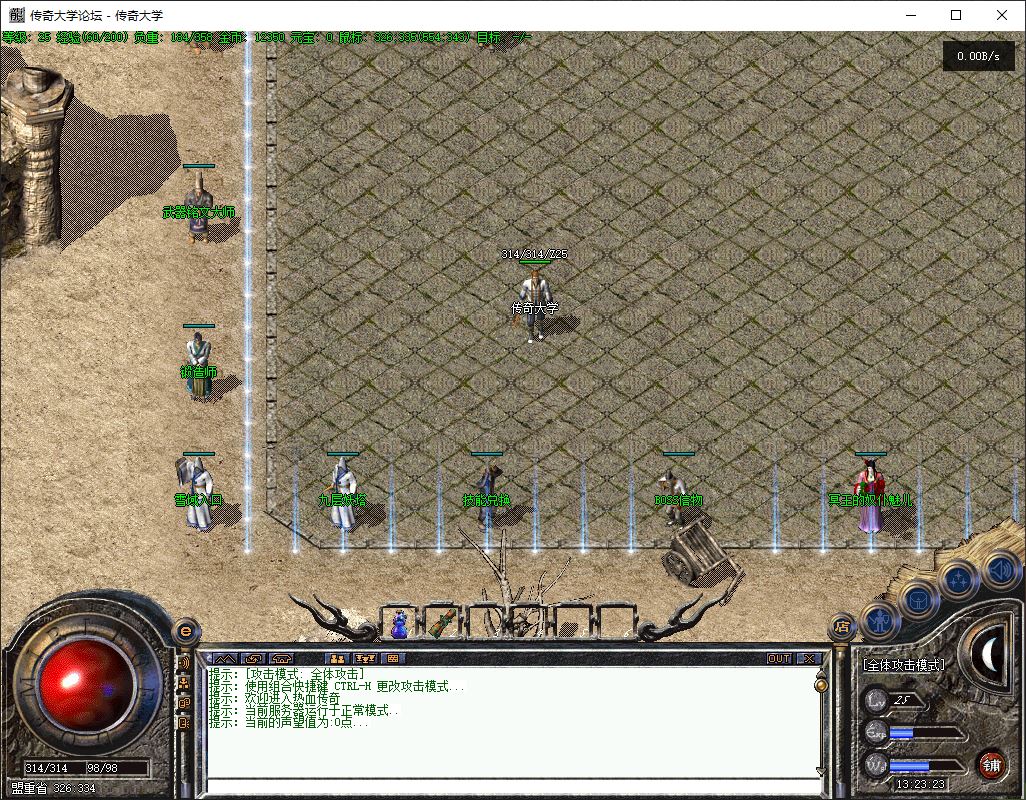The height and width of the screenshot is (800, 1026).
Task: Close via the X button beside OUT
Action: coord(808,659)
